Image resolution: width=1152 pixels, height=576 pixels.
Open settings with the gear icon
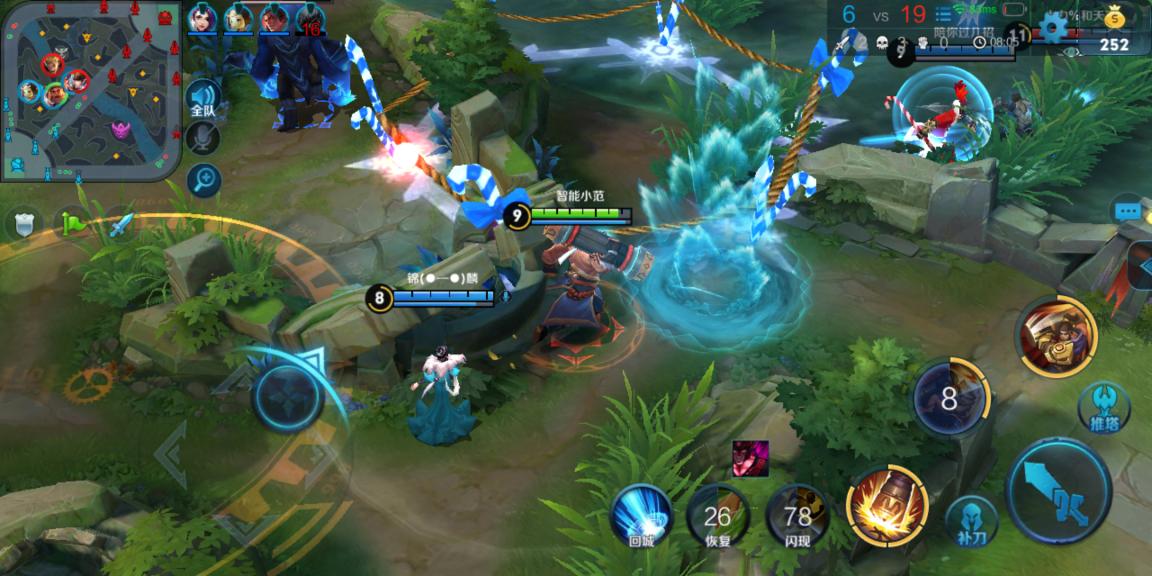coord(1052,25)
